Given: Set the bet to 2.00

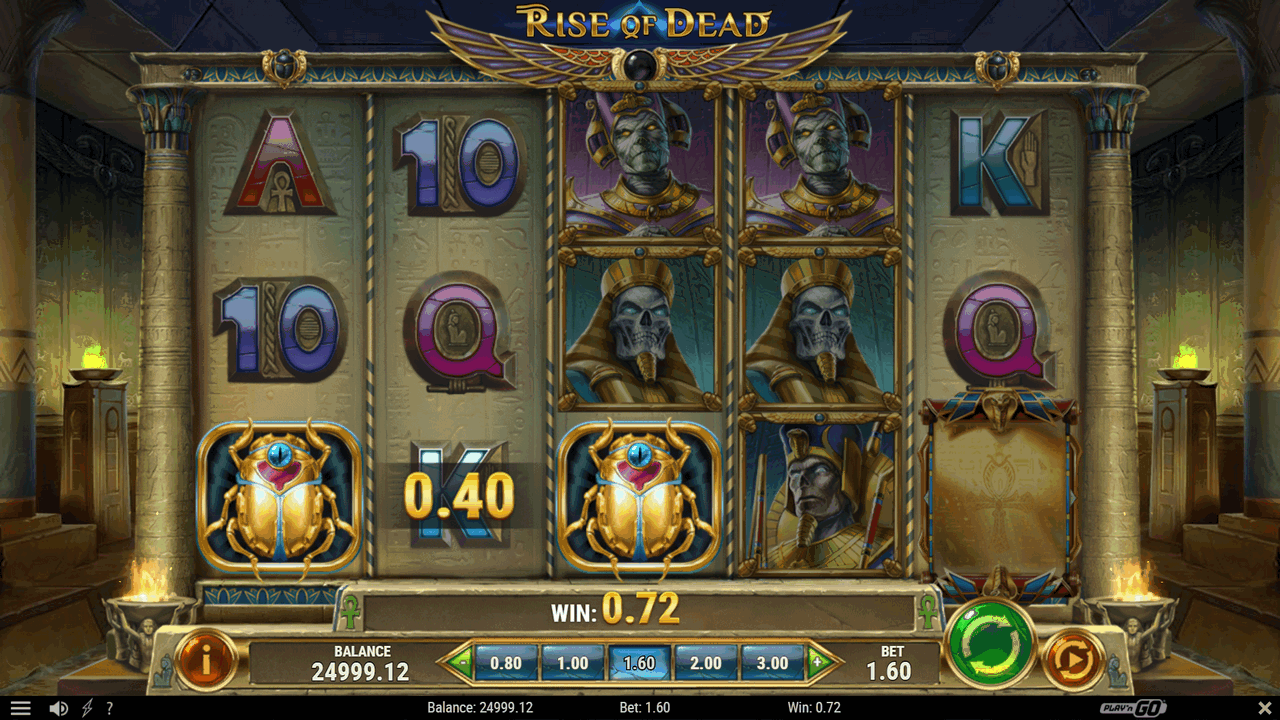Looking at the screenshot, I should pyautogui.click(x=706, y=662).
